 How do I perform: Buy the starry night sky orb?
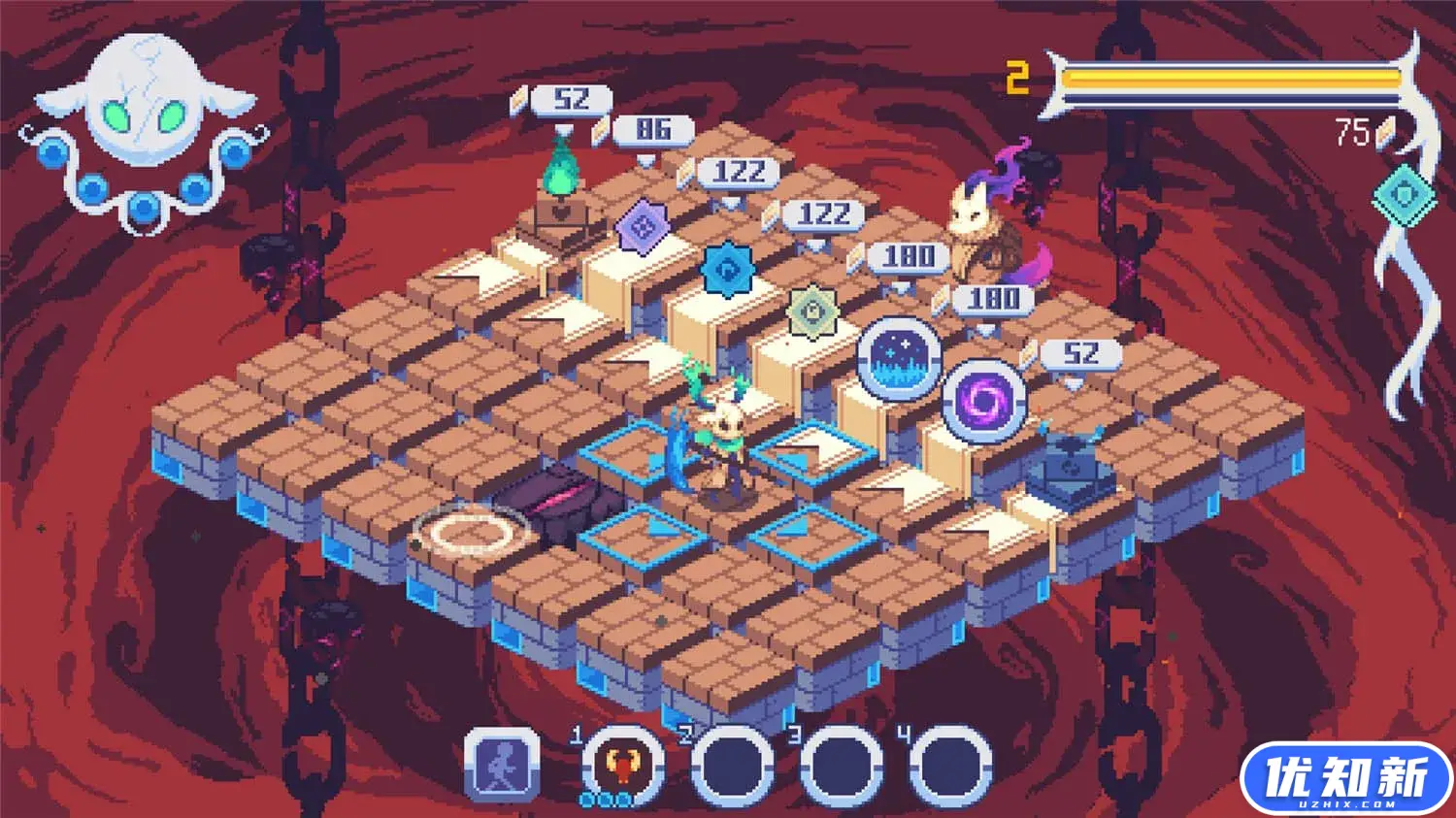pos(899,358)
